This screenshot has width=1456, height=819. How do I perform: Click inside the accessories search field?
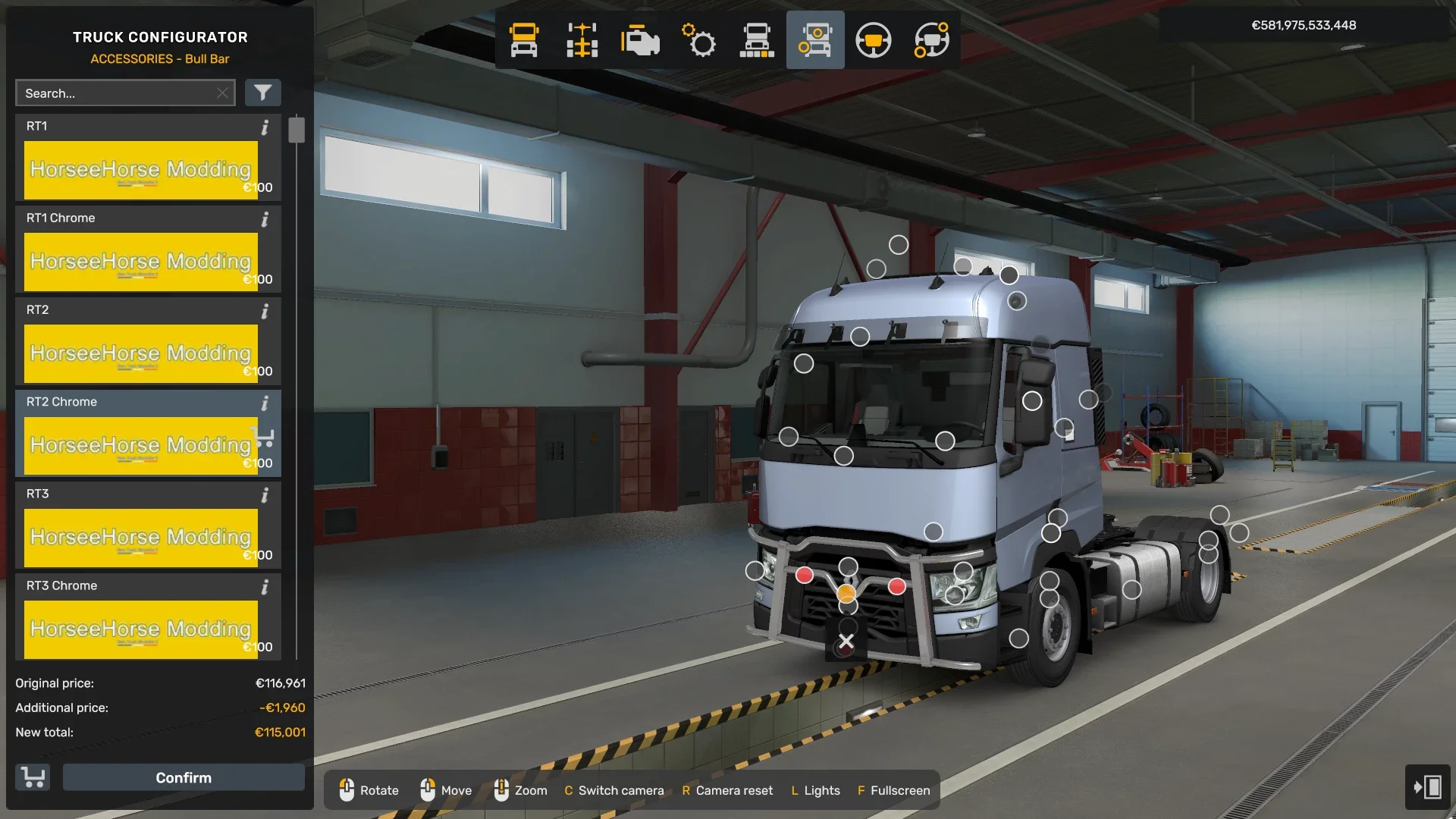coord(121,93)
